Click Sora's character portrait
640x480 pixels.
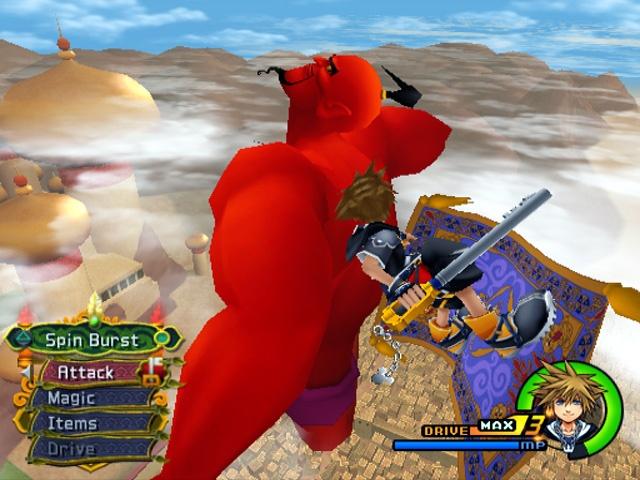coord(570,408)
